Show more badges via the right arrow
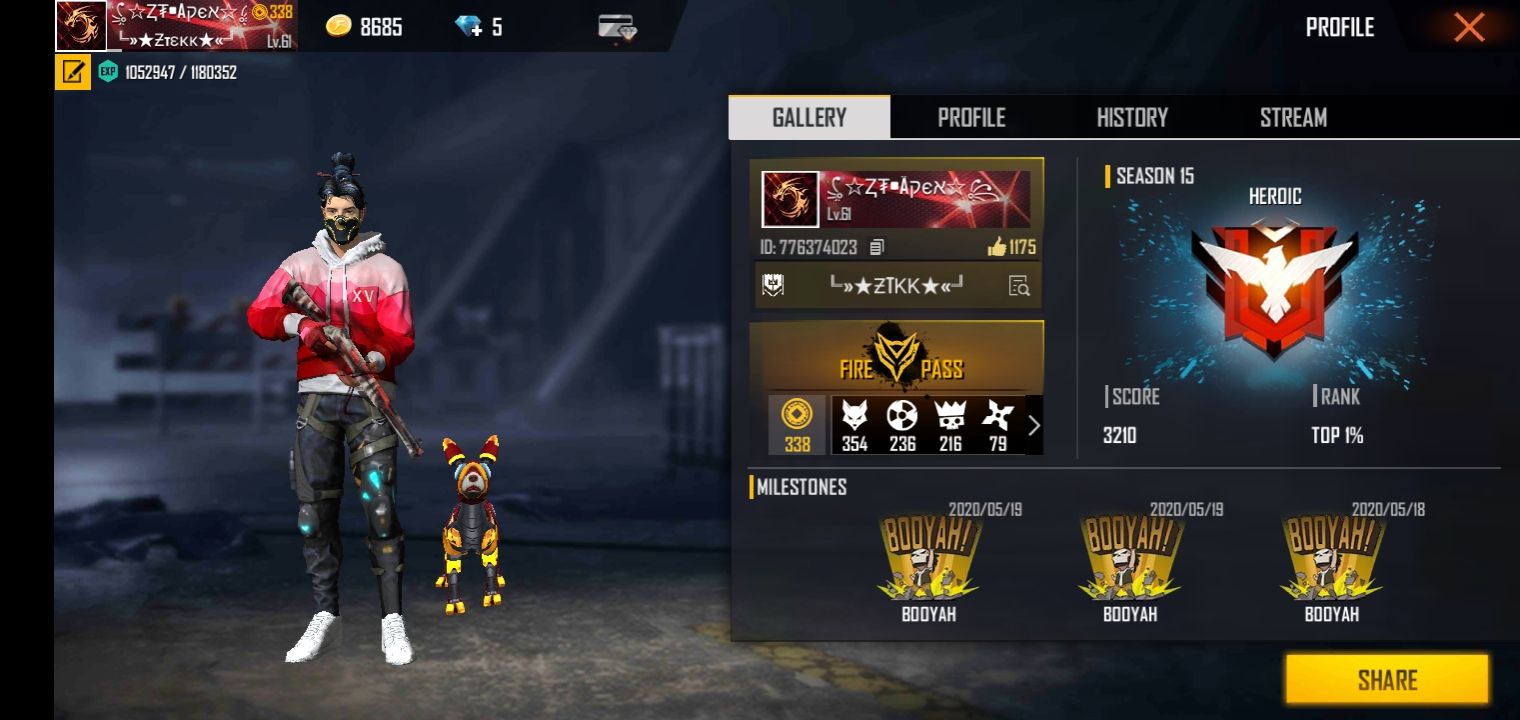 [1034, 425]
